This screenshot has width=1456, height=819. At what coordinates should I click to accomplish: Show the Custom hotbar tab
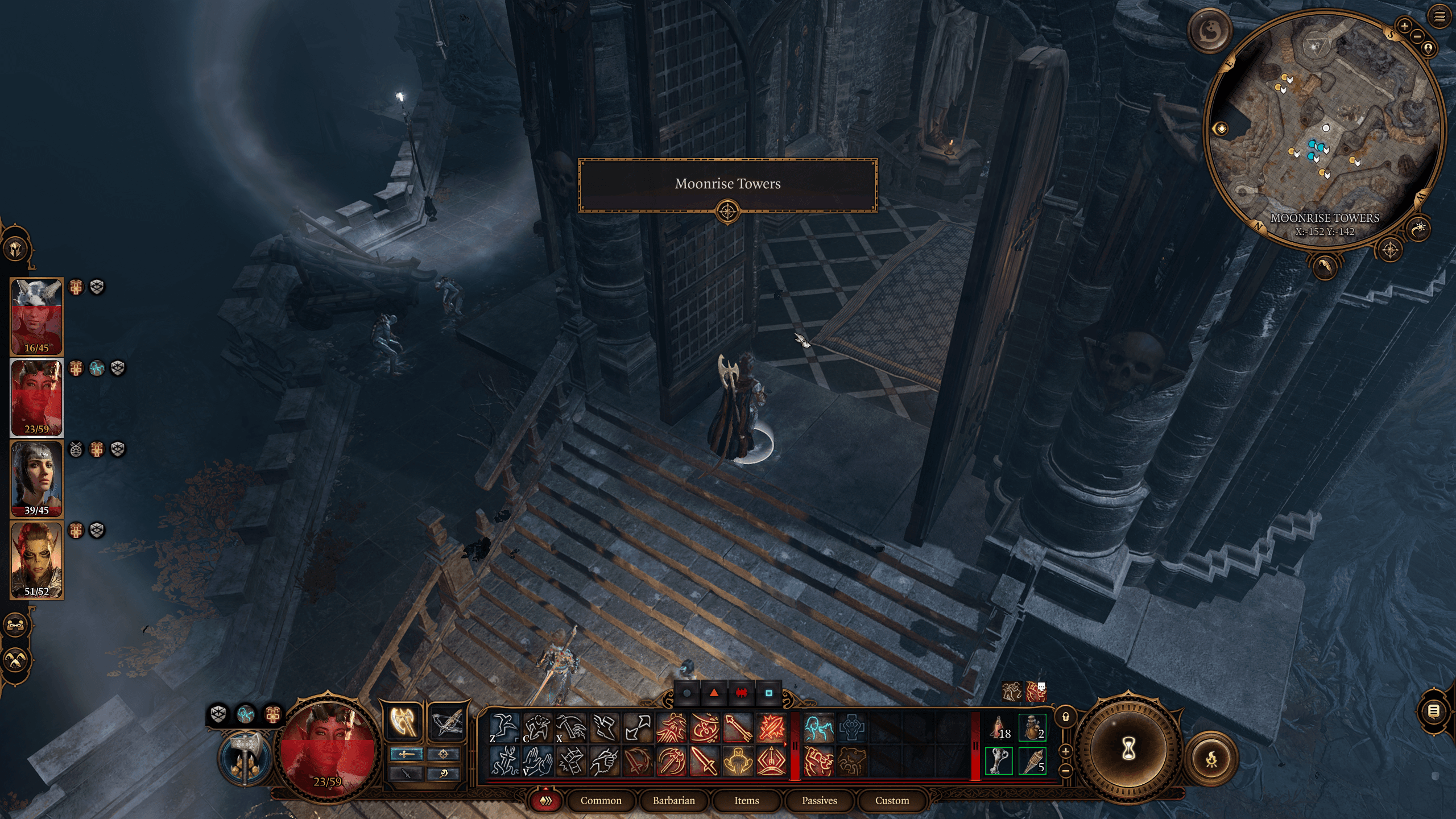click(892, 800)
